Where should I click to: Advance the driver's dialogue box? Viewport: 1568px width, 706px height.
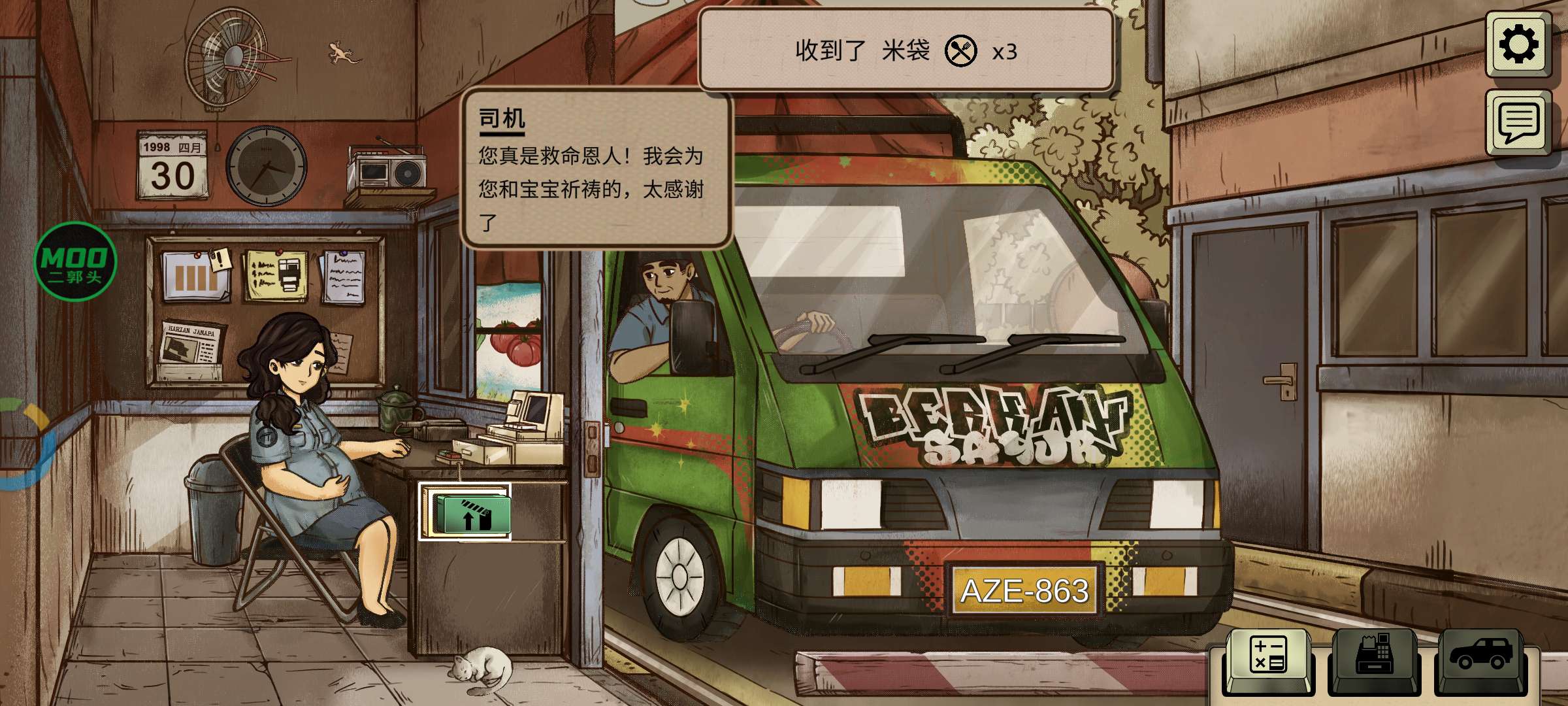(x=595, y=170)
